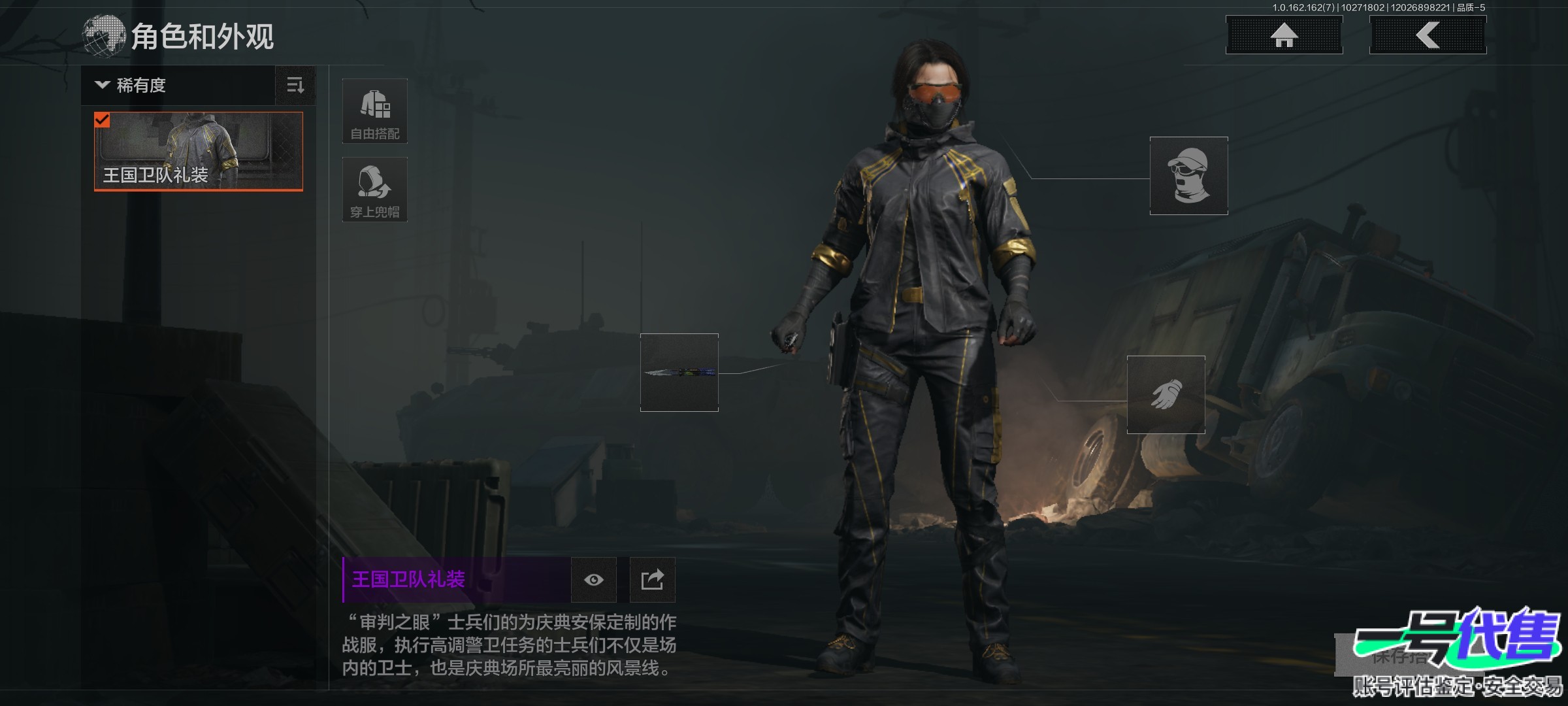Preview outfit with the eye icon

[594, 580]
